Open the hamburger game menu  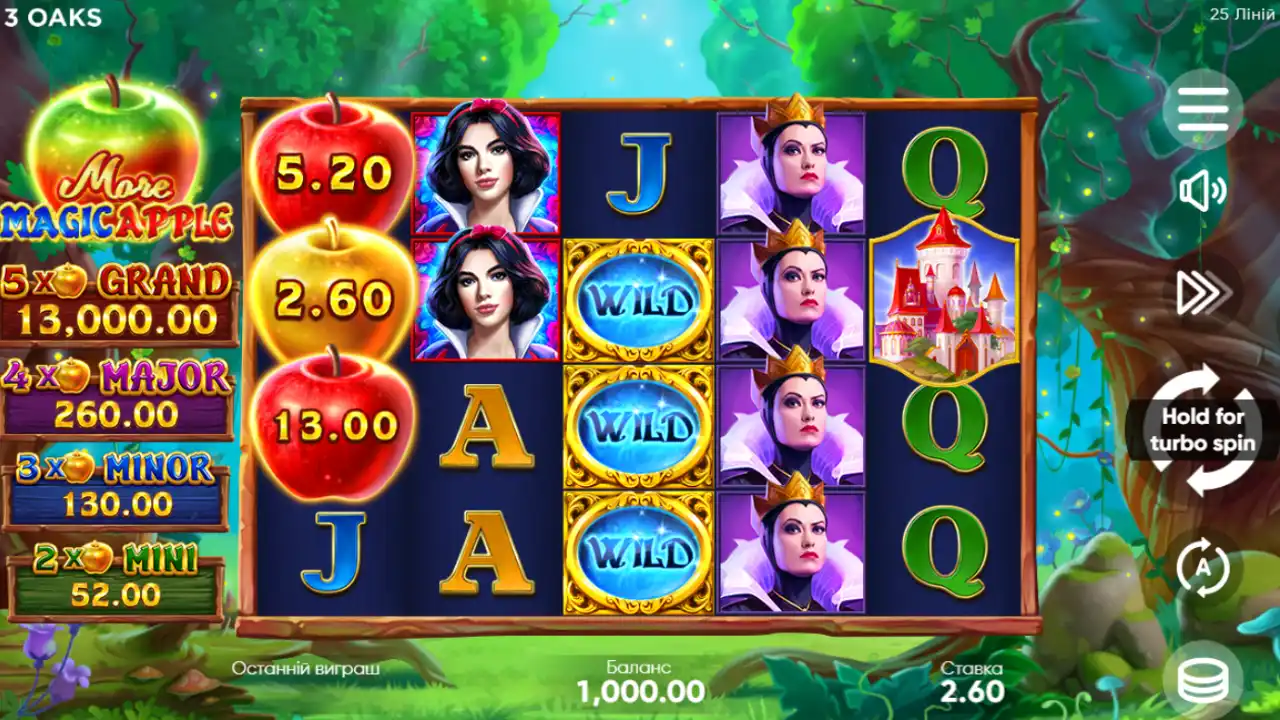[1205, 110]
